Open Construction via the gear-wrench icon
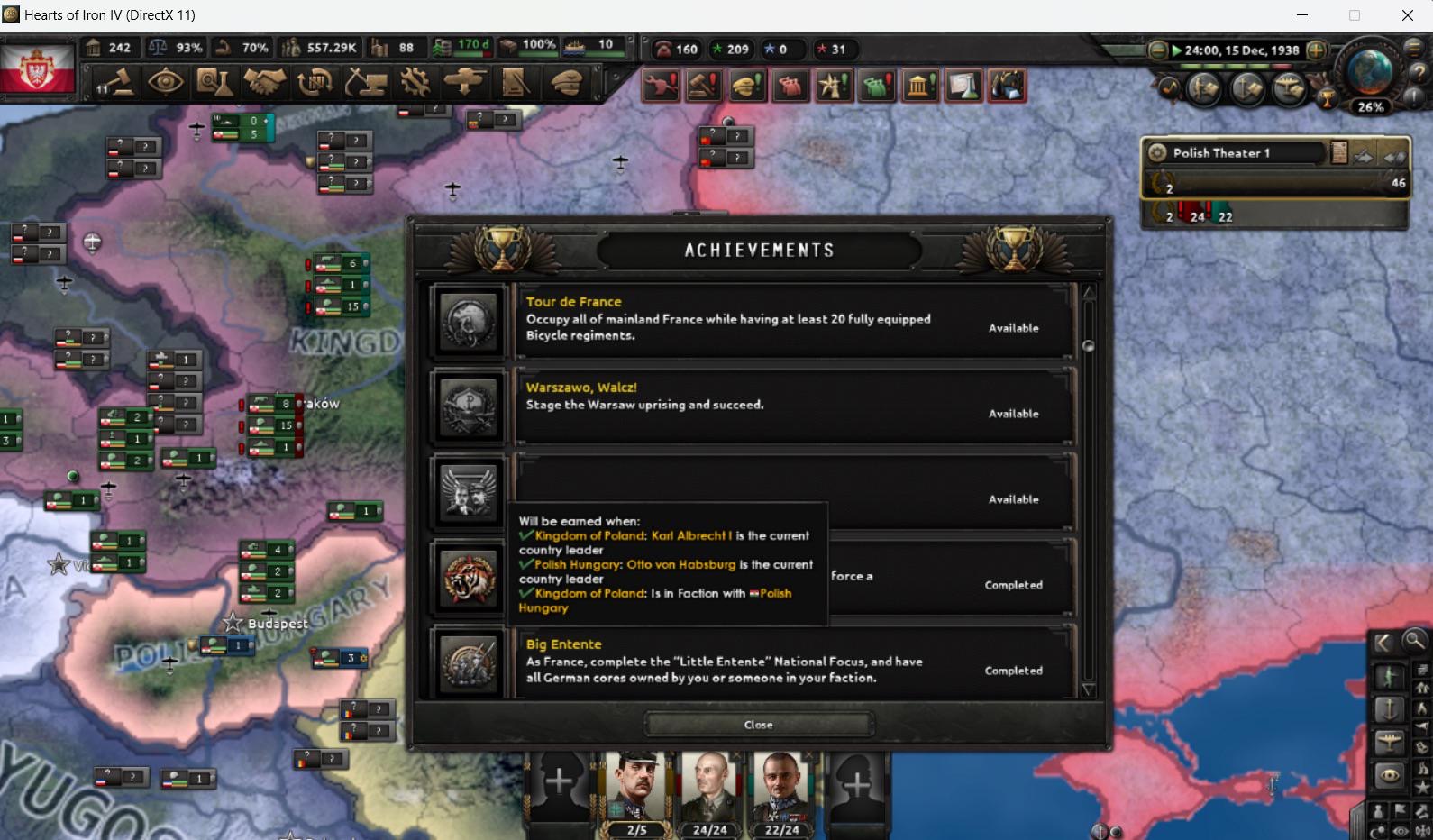The width and height of the screenshot is (1433, 840). coord(413,83)
